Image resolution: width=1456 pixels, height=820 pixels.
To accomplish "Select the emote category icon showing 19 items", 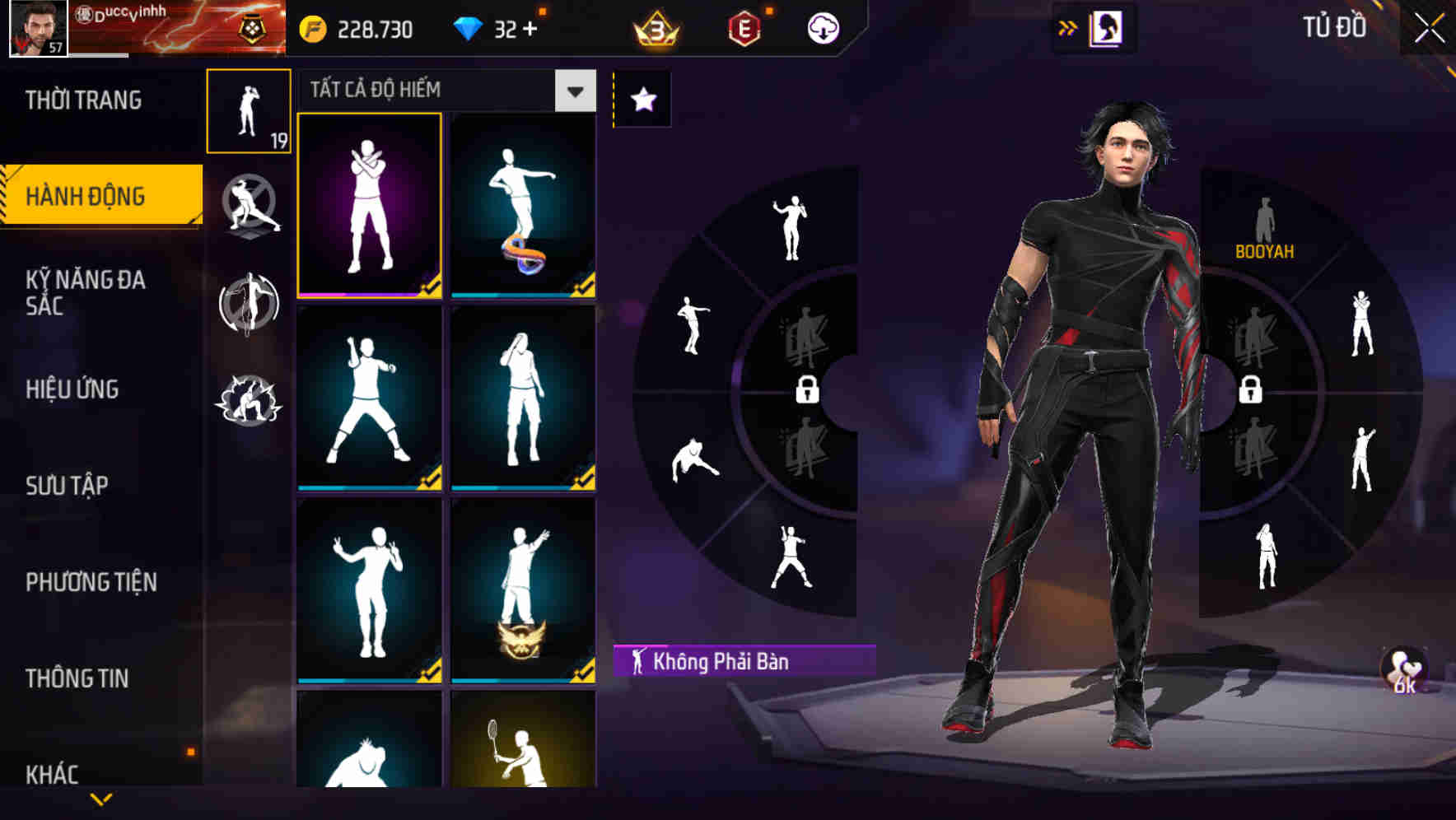I will tap(249, 111).
